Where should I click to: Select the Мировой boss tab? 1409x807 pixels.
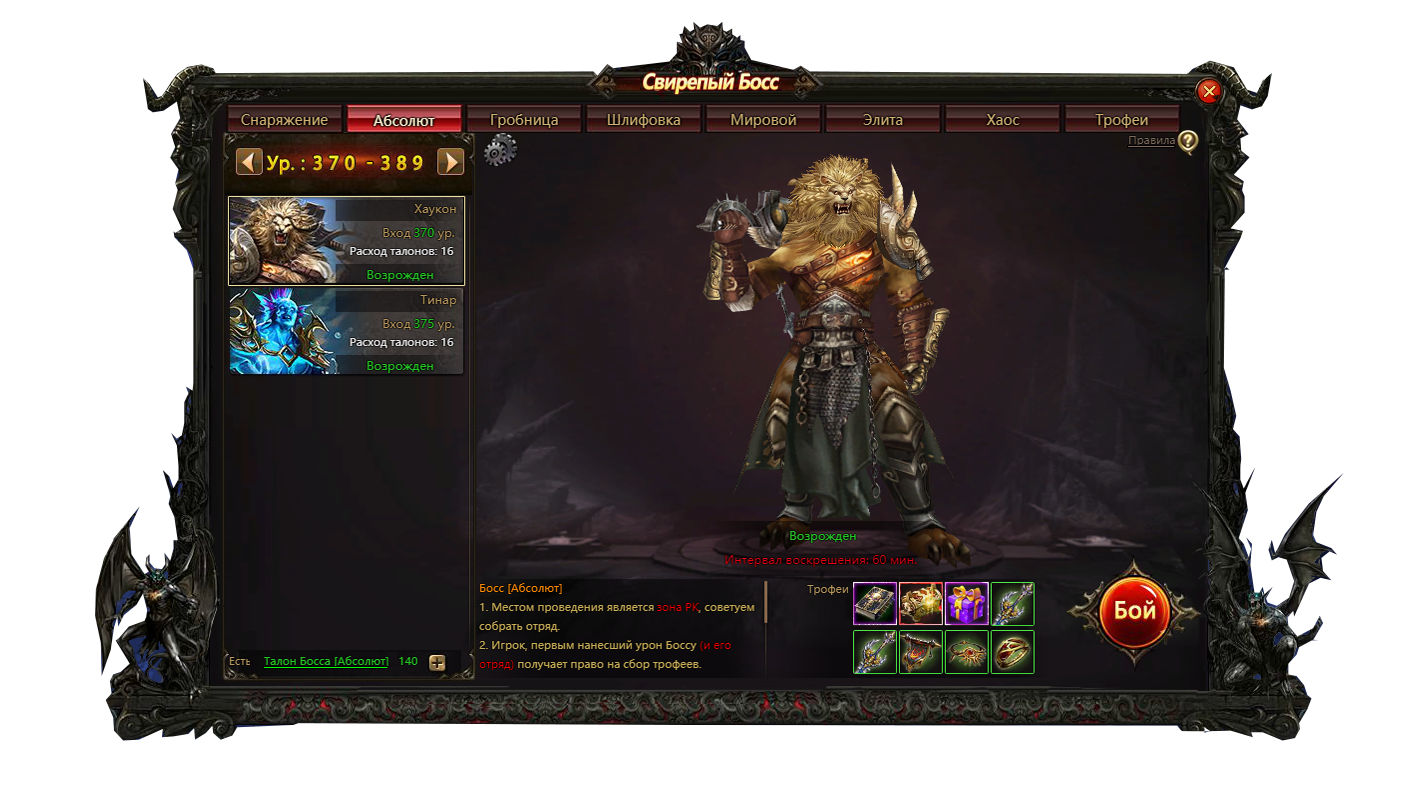pyautogui.click(x=763, y=120)
